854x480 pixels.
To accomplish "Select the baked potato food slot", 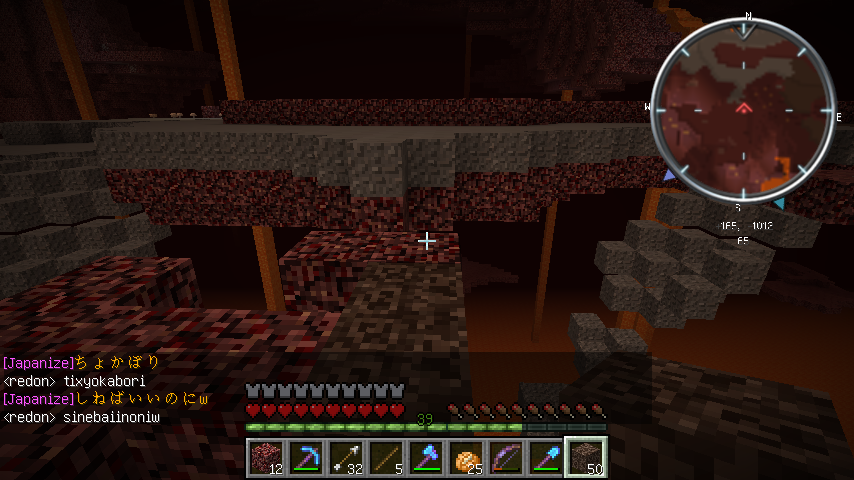I will point(465,457).
